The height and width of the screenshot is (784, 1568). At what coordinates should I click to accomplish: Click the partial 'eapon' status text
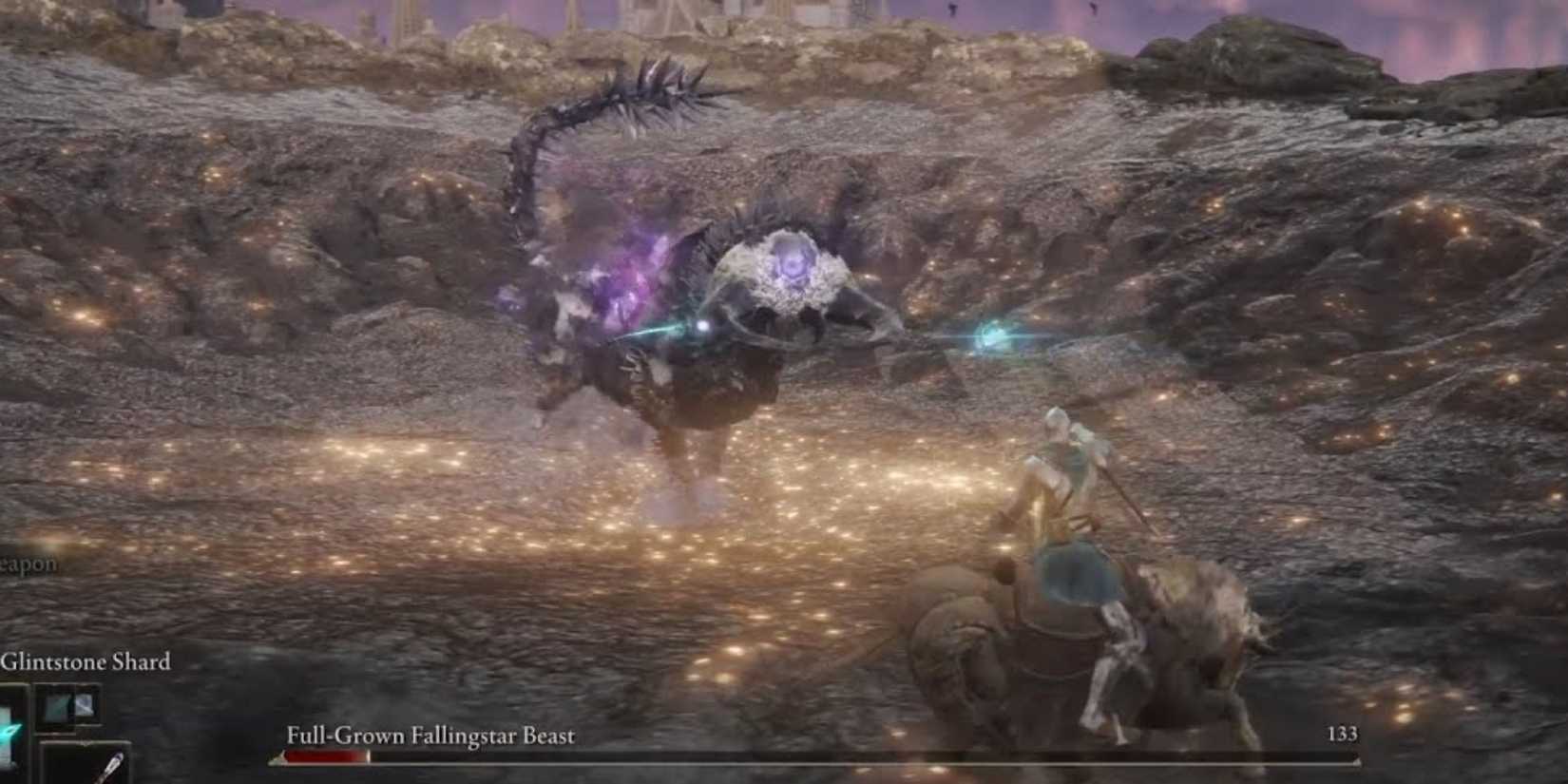point(29,563)
